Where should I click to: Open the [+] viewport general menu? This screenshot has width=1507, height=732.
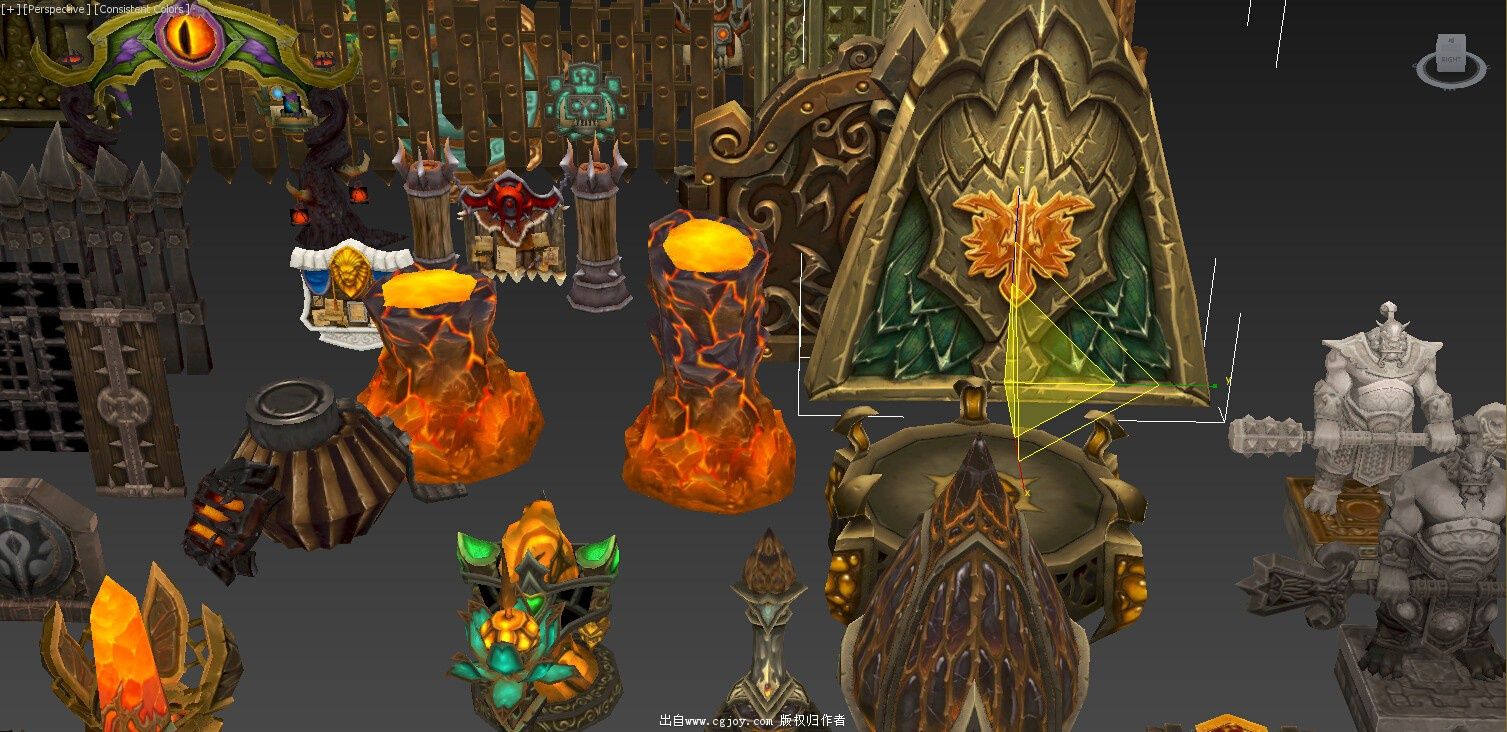click(x=10, y=9)
